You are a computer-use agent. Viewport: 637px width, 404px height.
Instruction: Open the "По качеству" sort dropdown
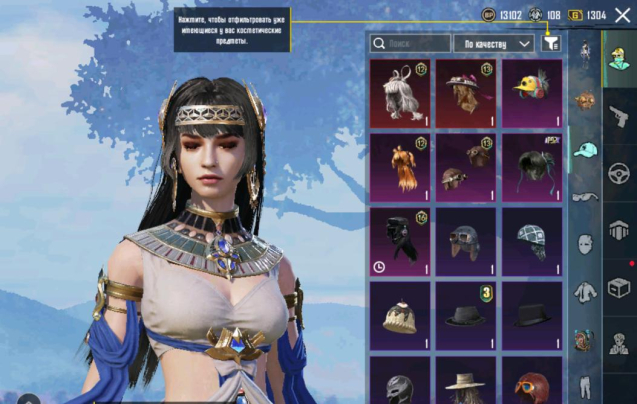(493, 44)
